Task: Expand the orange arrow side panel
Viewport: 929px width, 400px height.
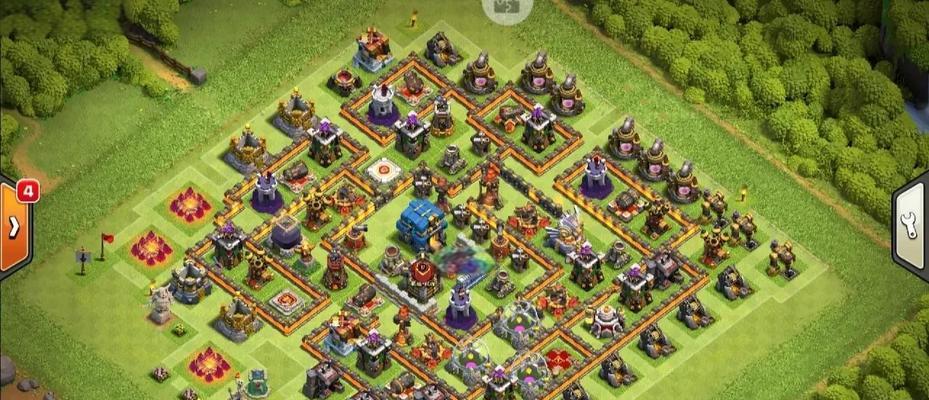Action: (14, 228)
